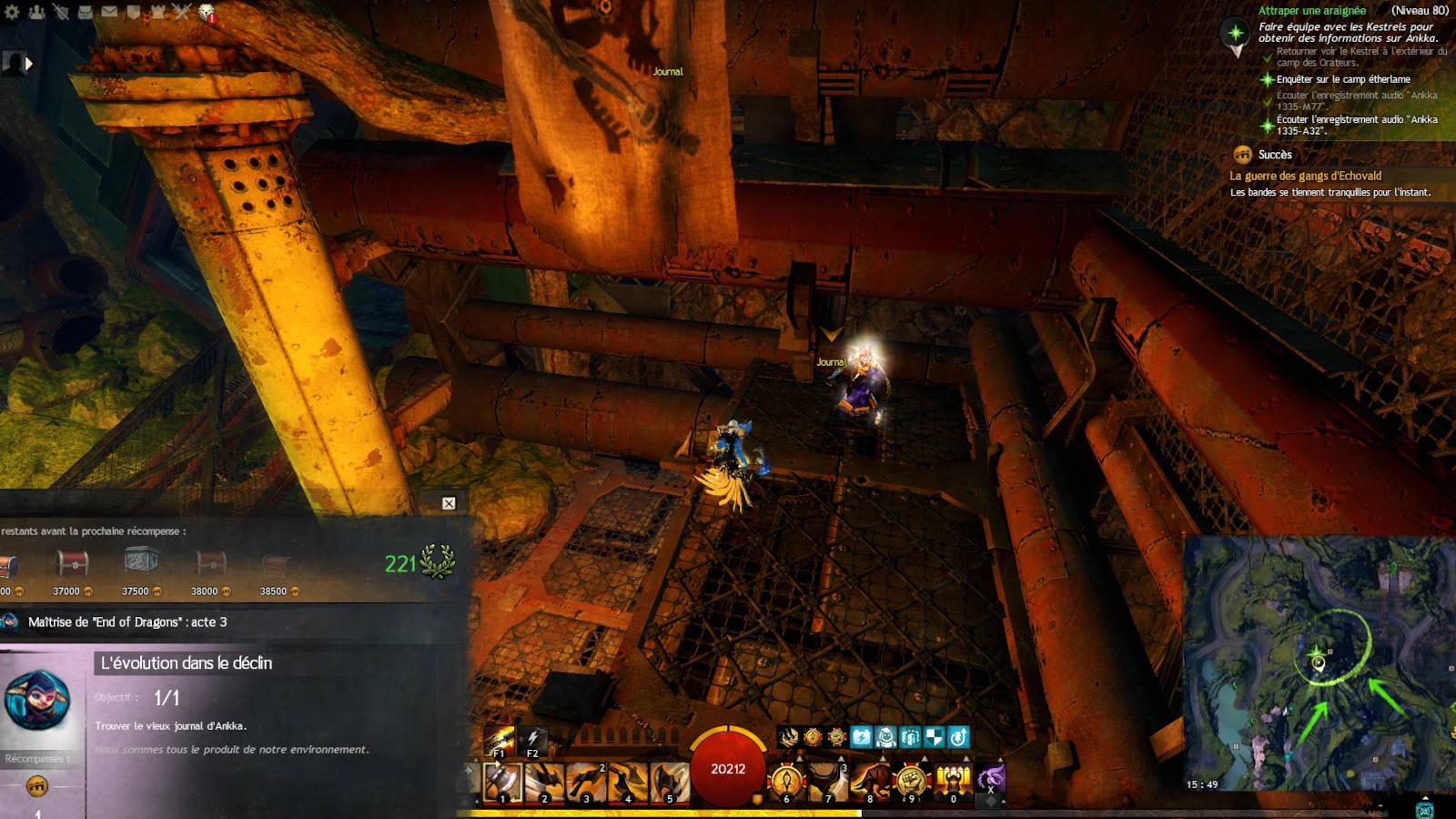Use axe weapon skill in slot 5
The height and width of the screenshot is (819, 1456).
(x=670, y=783)
